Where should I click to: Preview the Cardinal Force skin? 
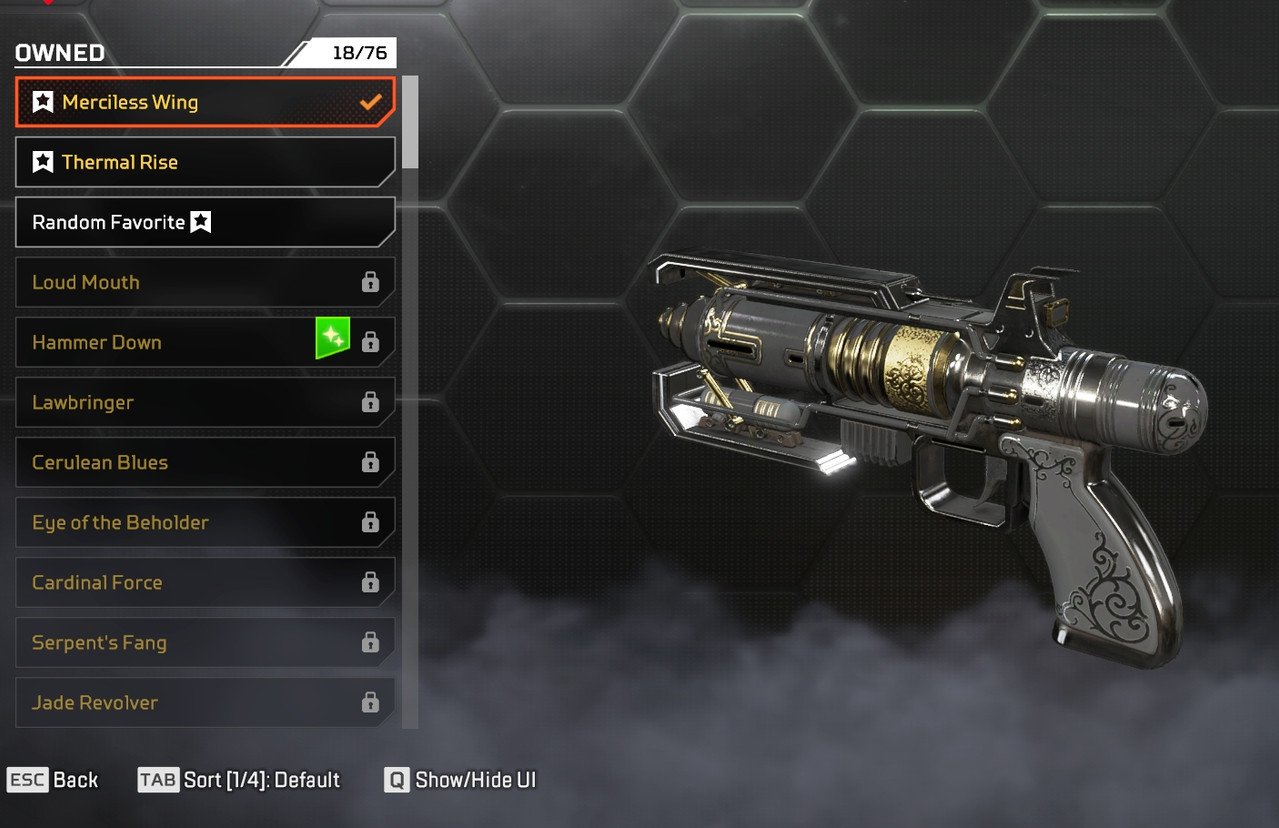205,582
